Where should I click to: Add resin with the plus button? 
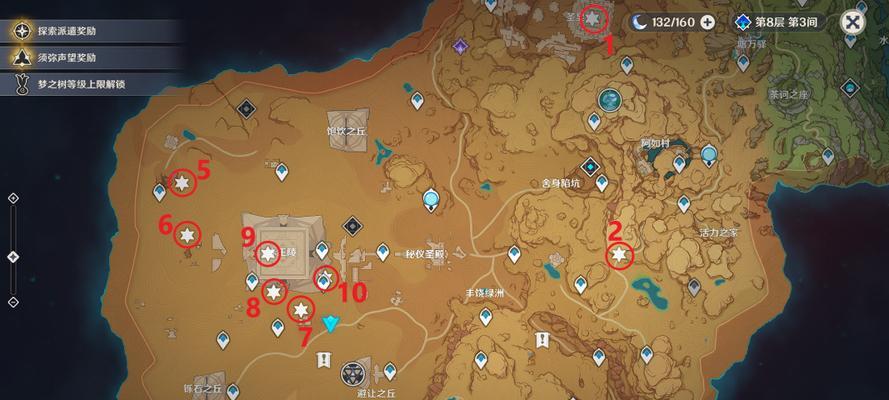click(x=708, y=22)
